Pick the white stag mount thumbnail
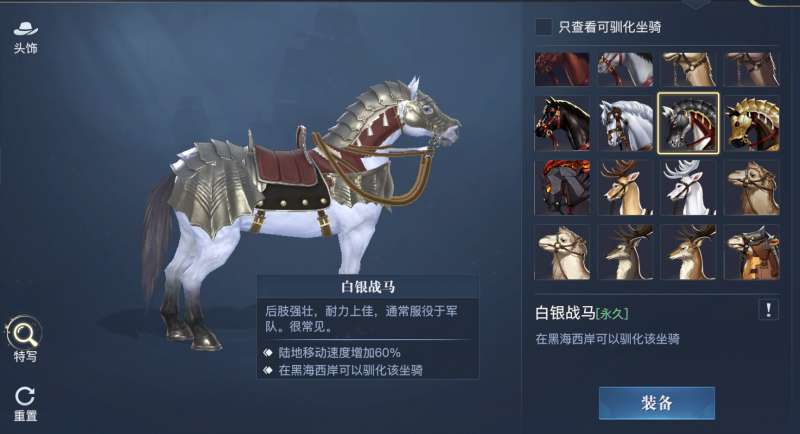This screenshot has width=800, height=434. pos(688,187)
